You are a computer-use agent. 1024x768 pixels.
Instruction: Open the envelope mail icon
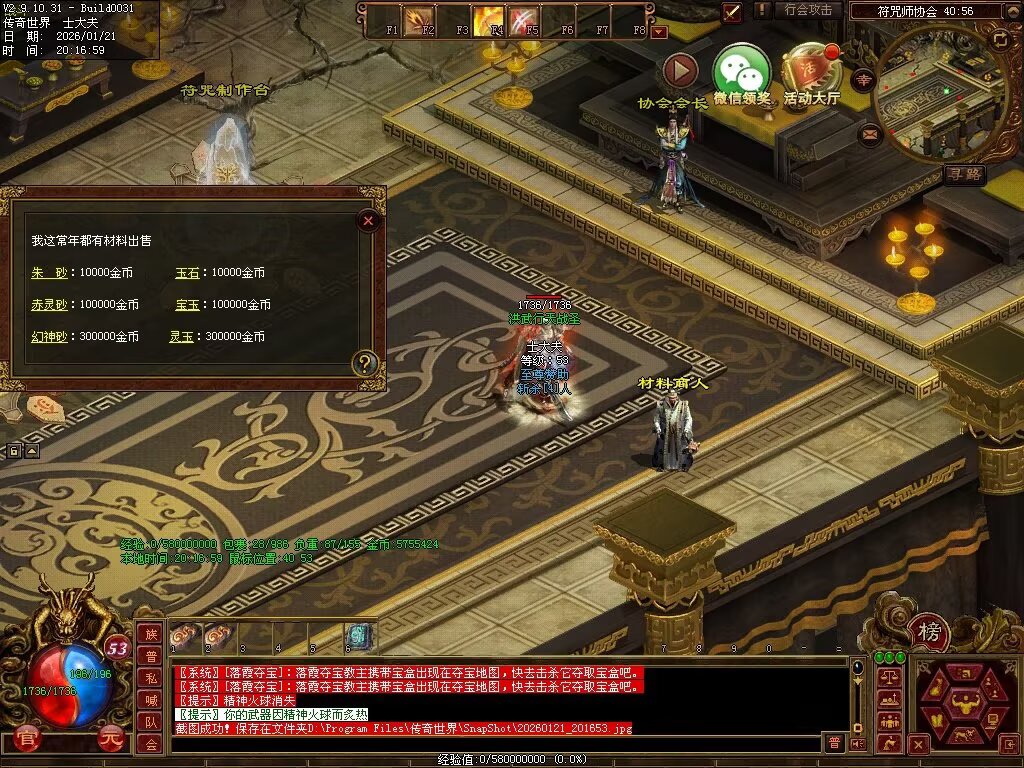[868, 132]
